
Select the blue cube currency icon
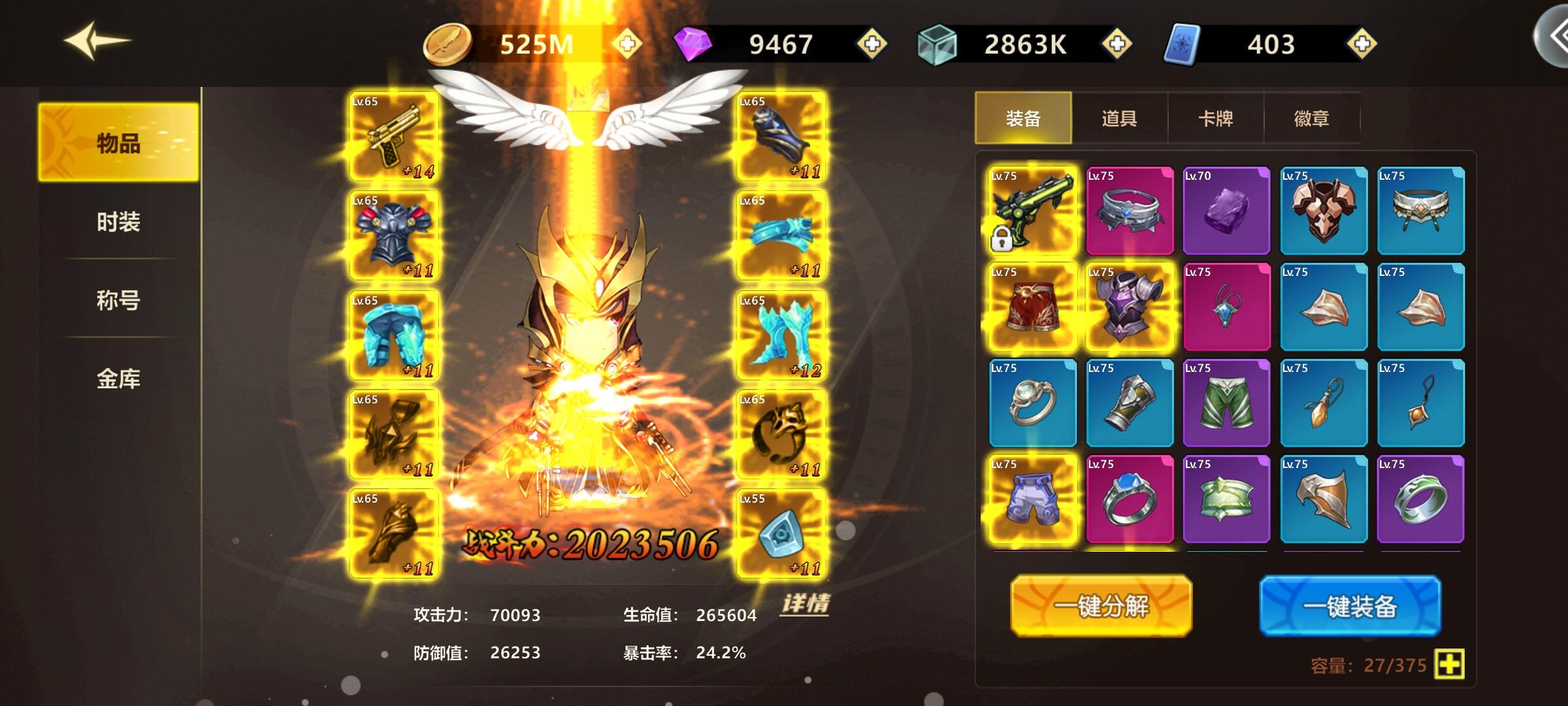pyautogui.click(x=937, y=42)
